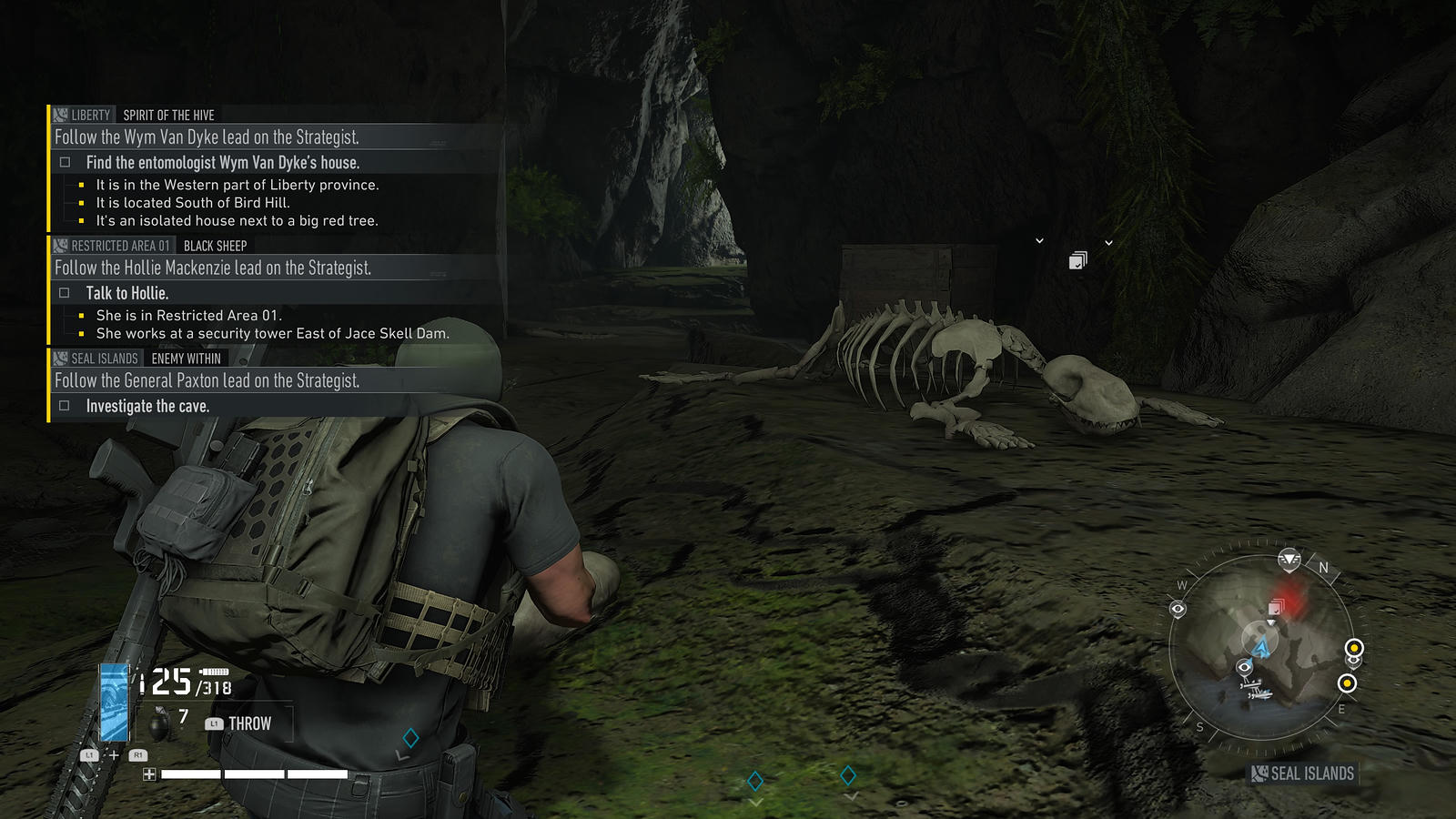
Task: Click the blue weapon slot icon
Action: 115,702
